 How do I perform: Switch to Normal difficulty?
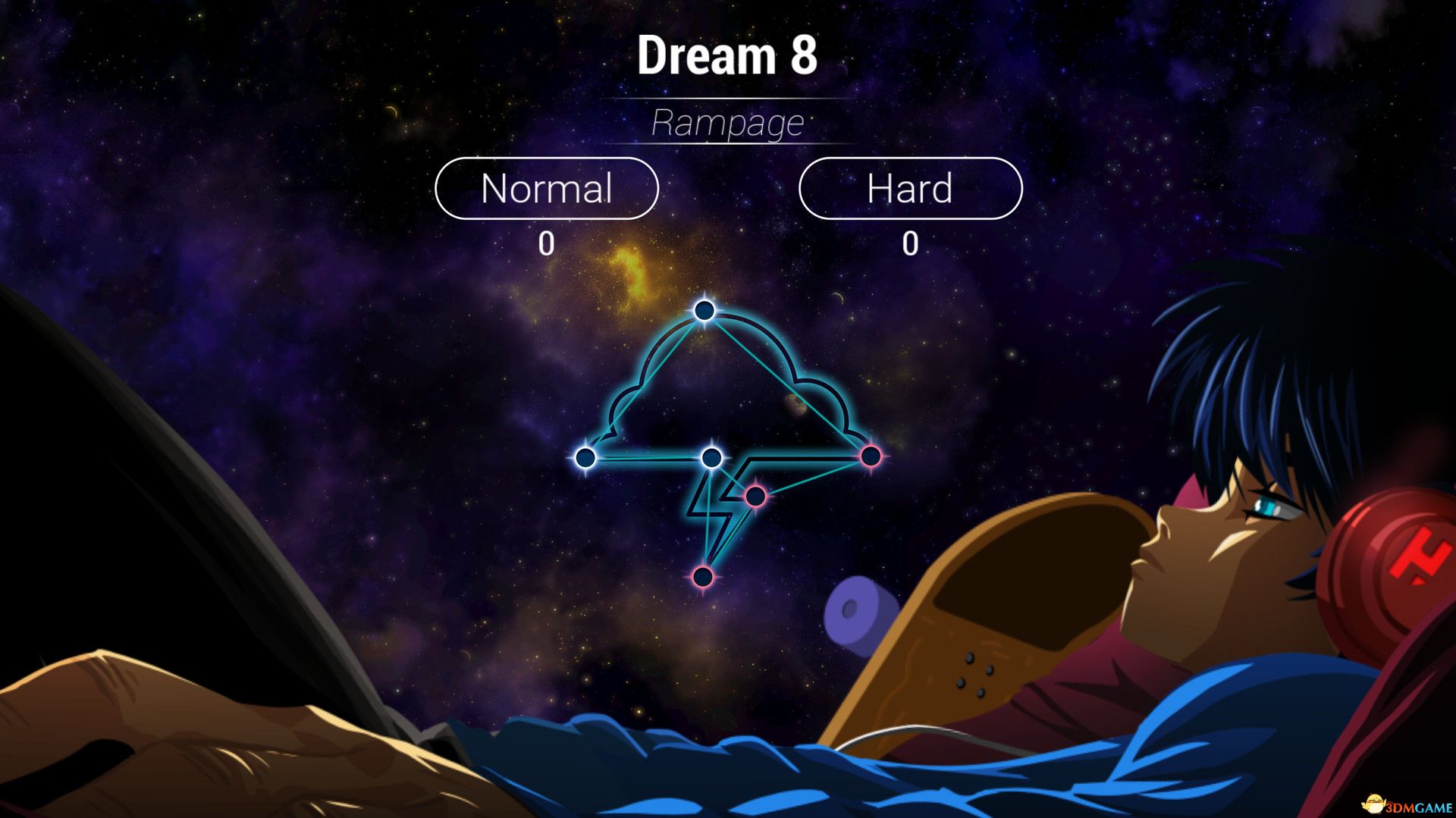548,189
